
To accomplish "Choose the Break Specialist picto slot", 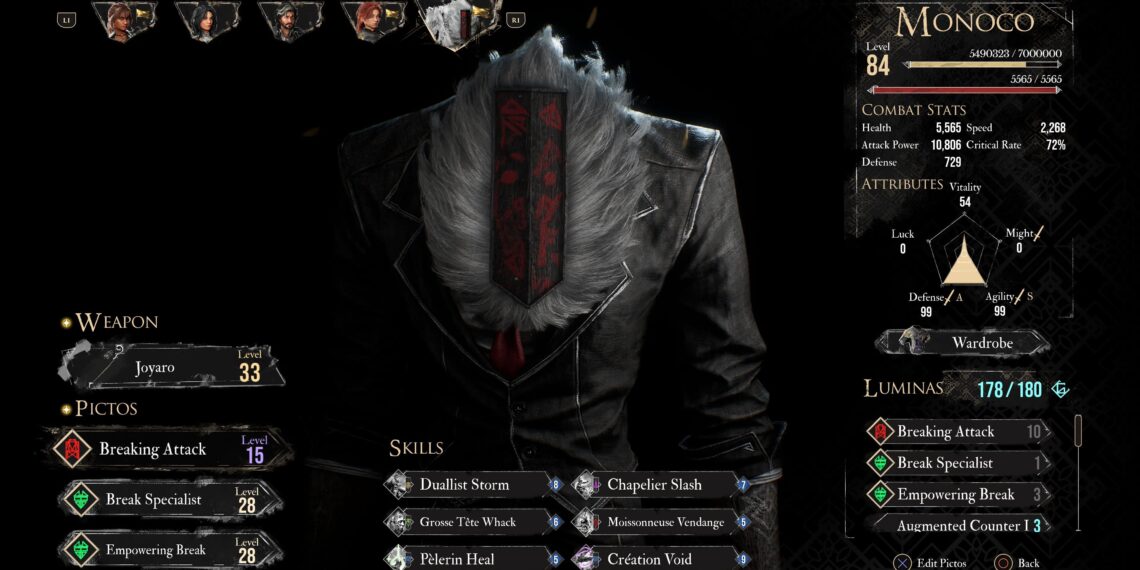I will [x=172, y=499].
